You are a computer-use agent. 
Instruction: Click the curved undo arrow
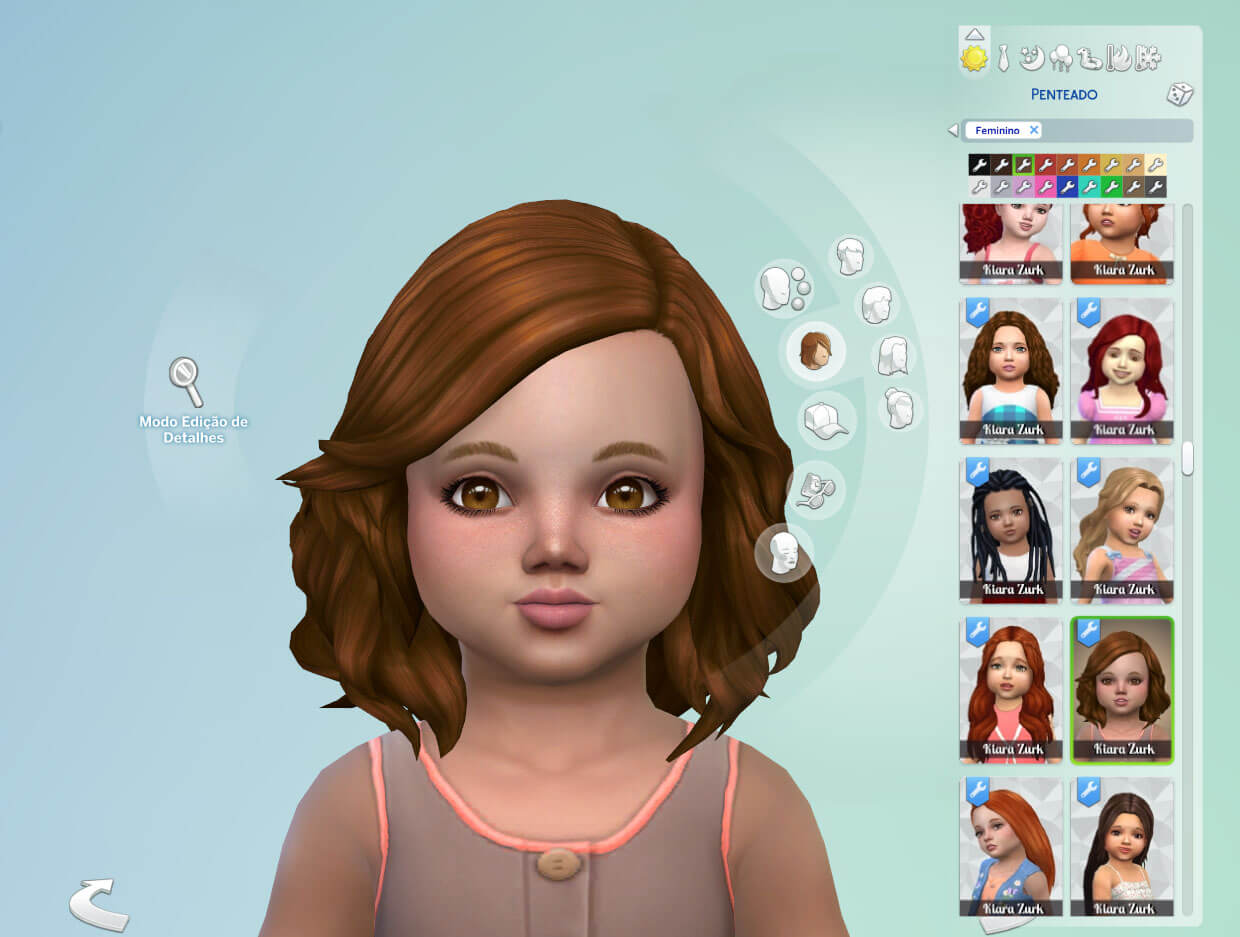point(98,903)
